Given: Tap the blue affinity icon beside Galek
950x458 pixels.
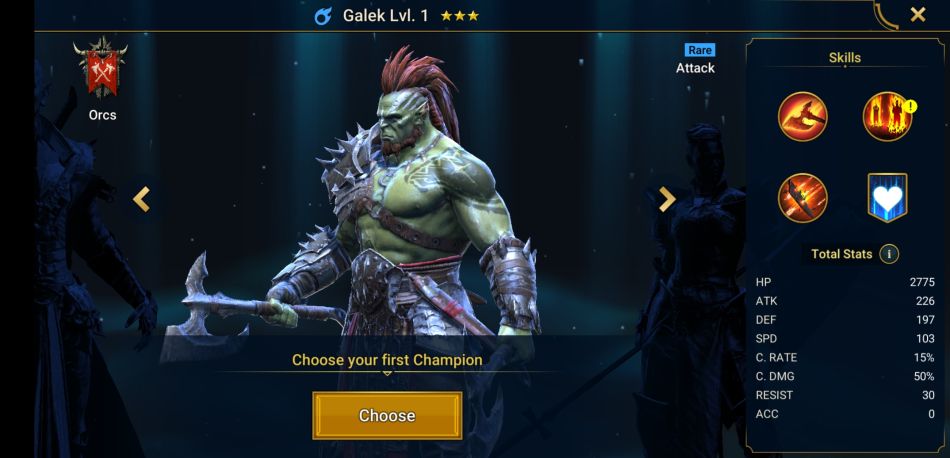Looking at the screenshot, I should (x=323, y=17).
